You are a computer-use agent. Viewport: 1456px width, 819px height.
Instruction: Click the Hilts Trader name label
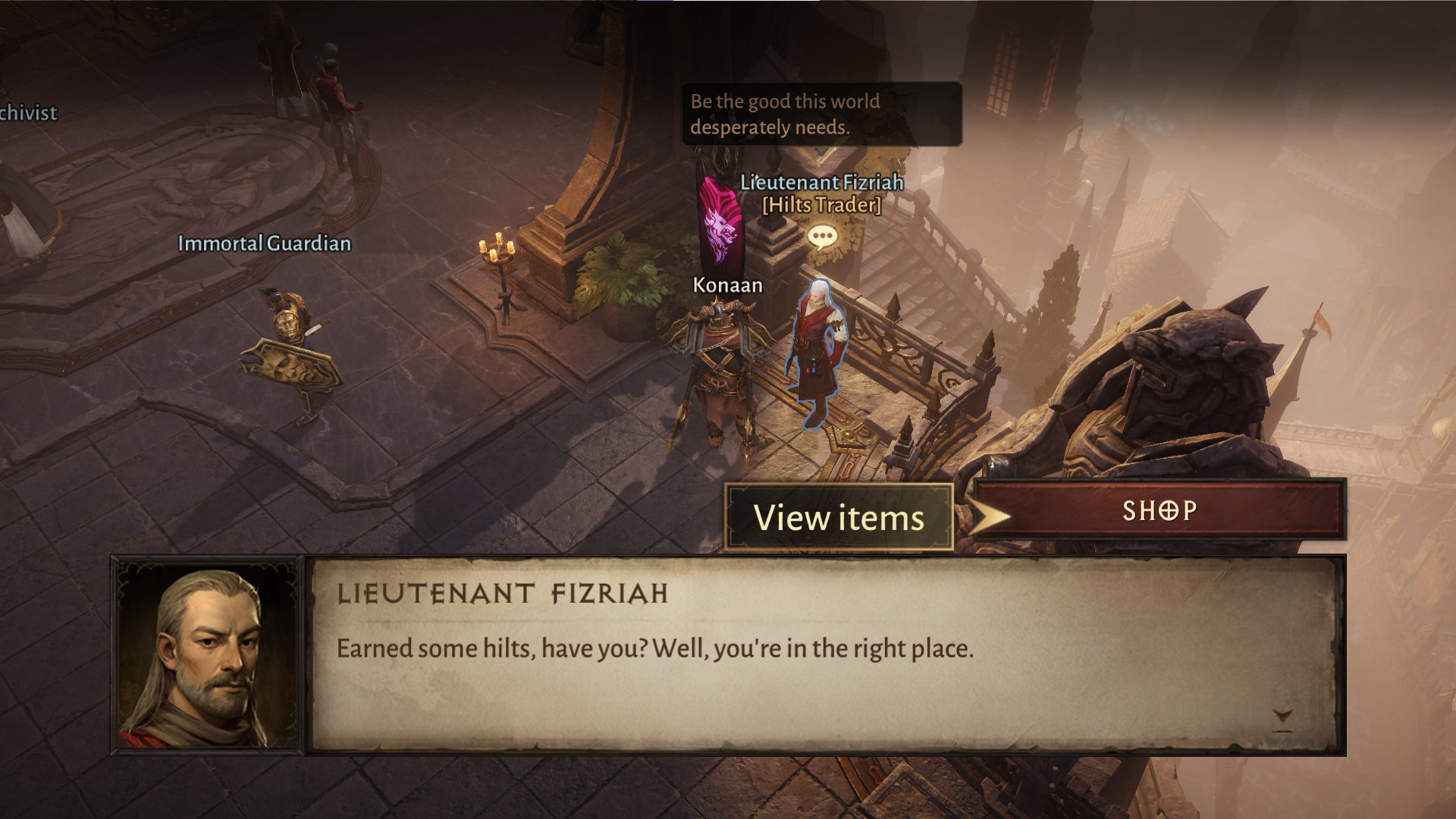pos(821,205)
